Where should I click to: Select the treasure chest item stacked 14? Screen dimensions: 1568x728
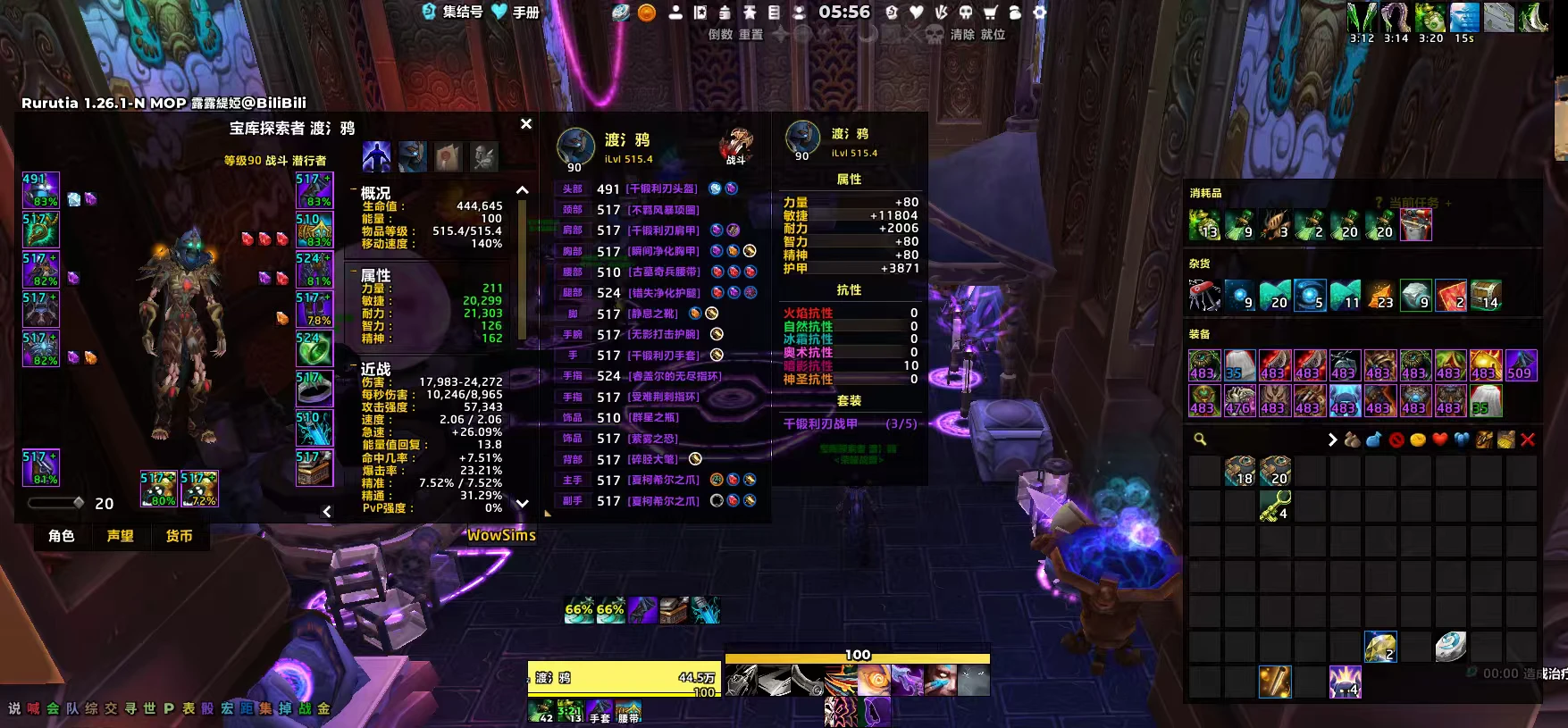pyautogui.click(x=1487, y=295)
